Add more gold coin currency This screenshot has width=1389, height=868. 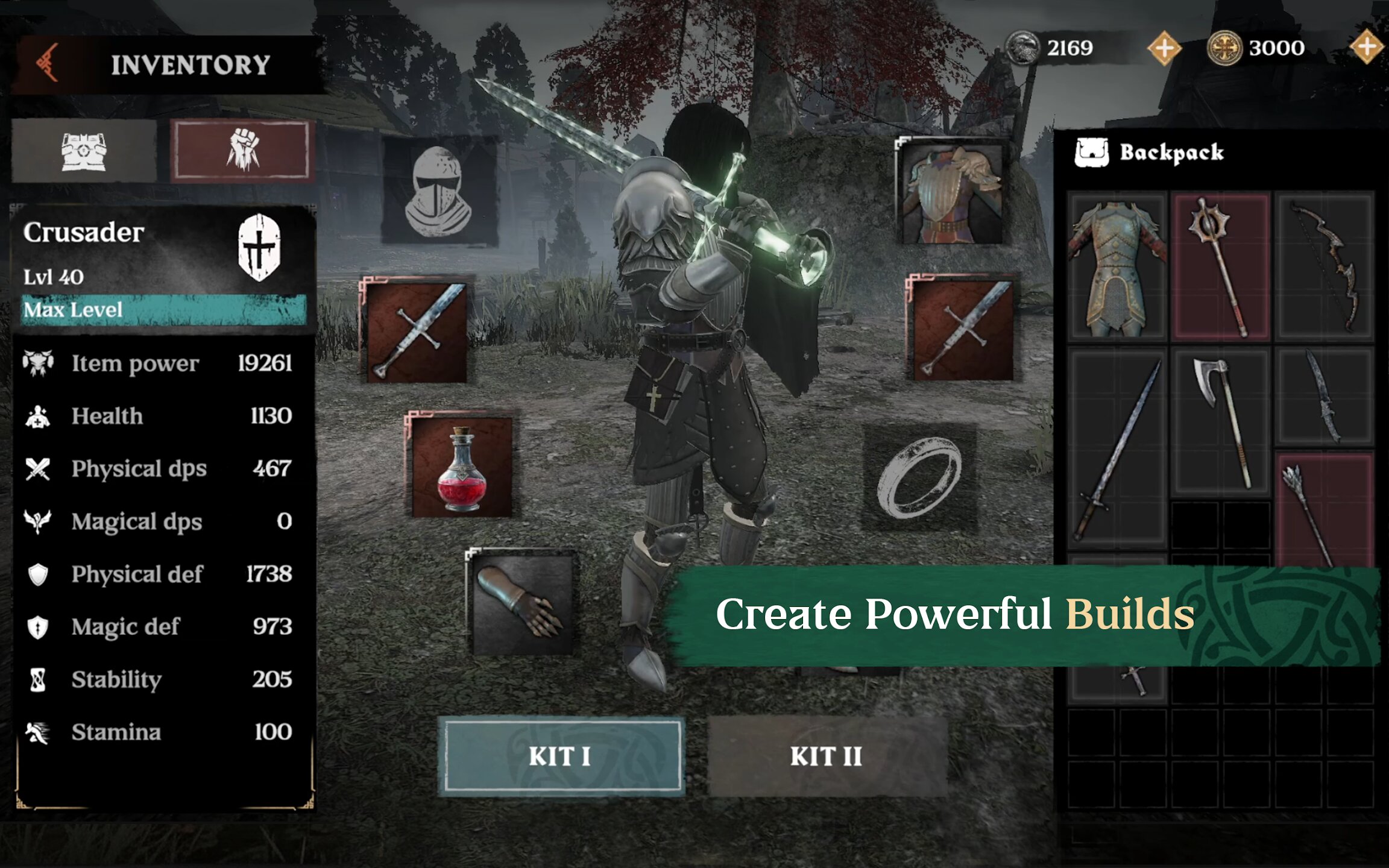(1366, 47)
